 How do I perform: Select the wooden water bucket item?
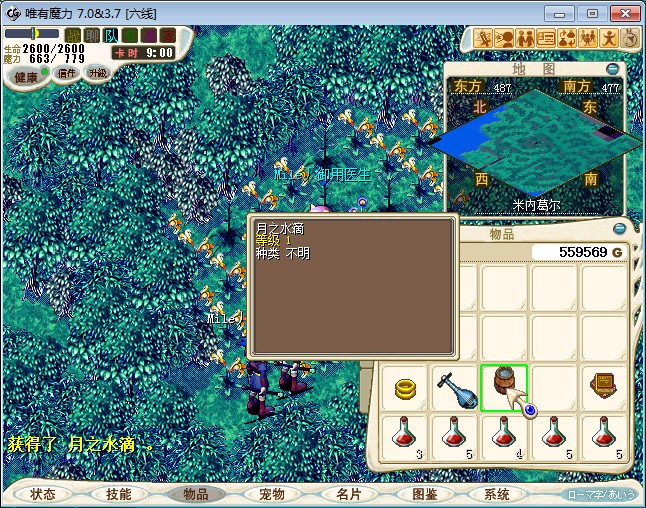pos(503,385)
